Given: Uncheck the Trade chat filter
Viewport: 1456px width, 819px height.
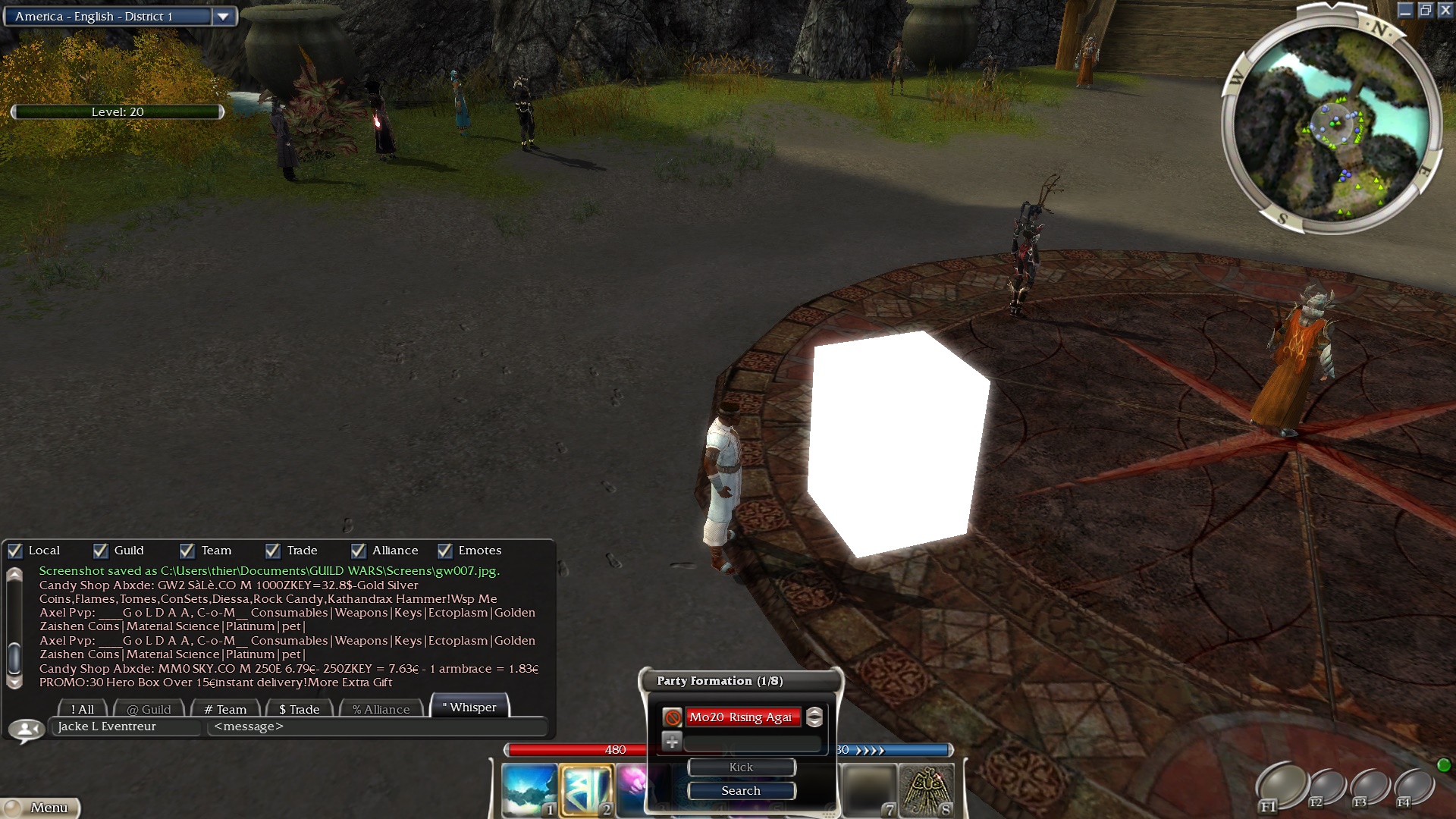Looking at the screenshot, I should point(273,551).
